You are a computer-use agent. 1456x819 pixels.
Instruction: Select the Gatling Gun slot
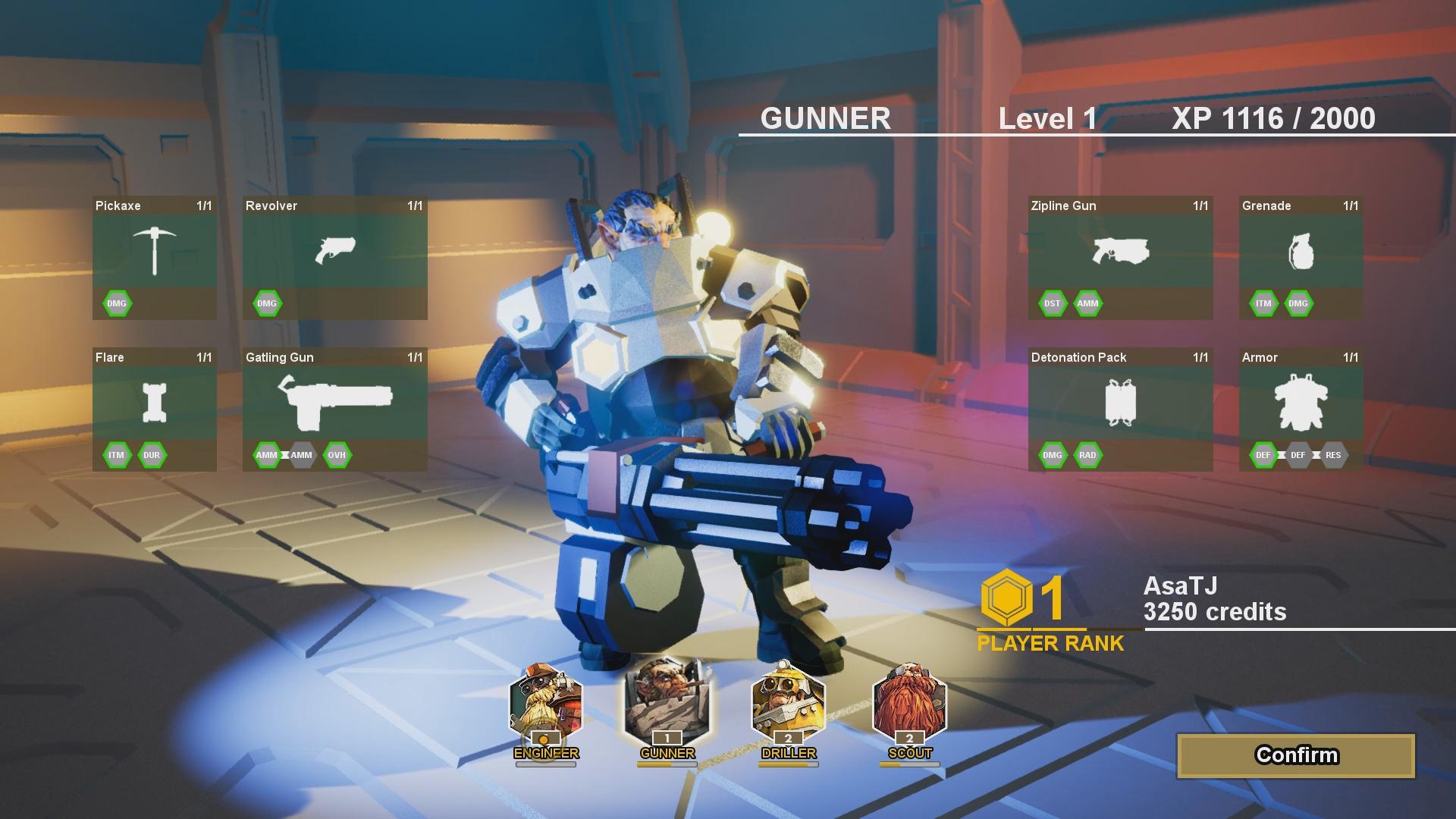pyautogui.click(x=334, y=403)
